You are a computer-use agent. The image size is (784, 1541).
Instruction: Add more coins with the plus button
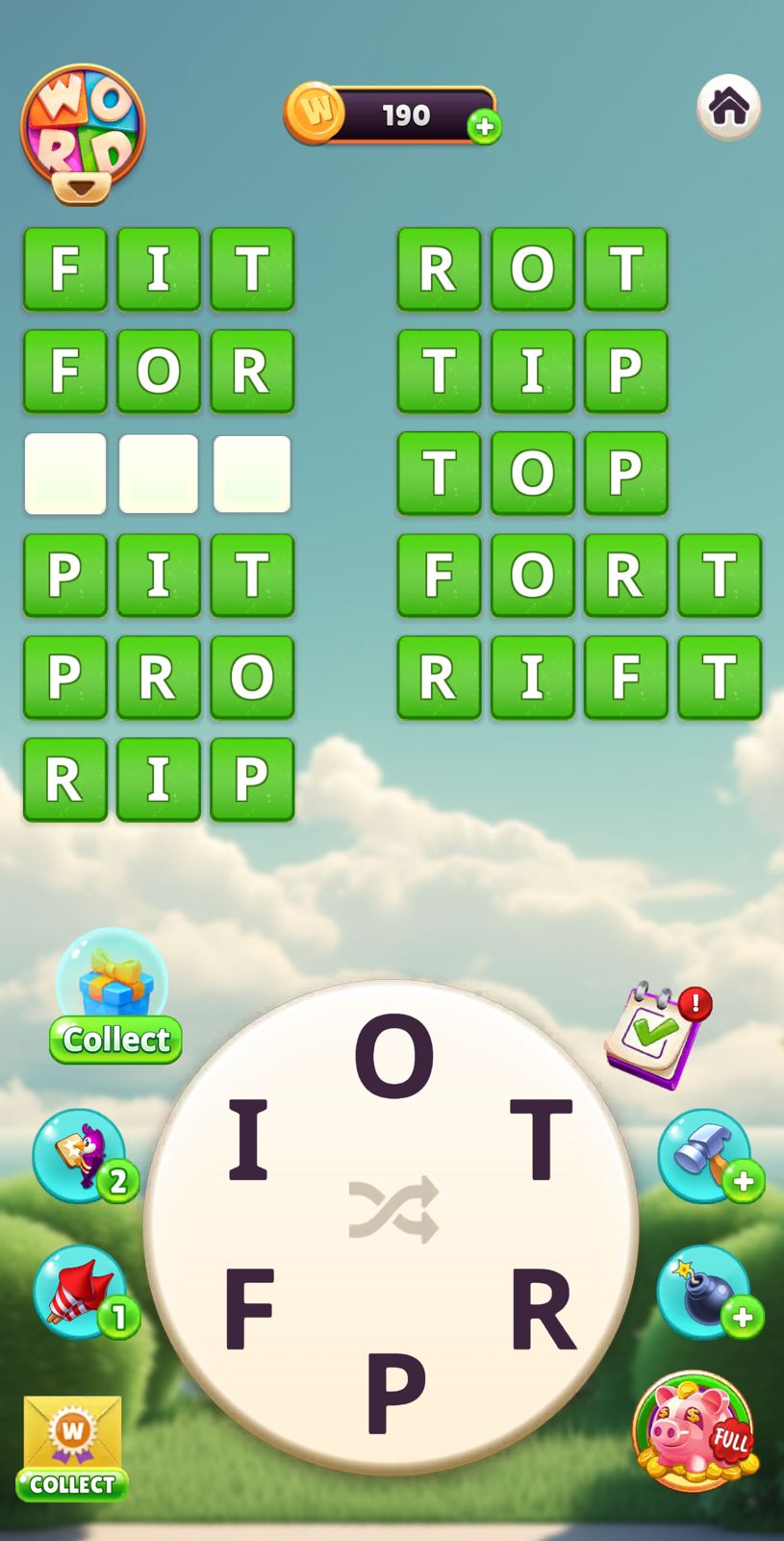[x=484, y=126]
